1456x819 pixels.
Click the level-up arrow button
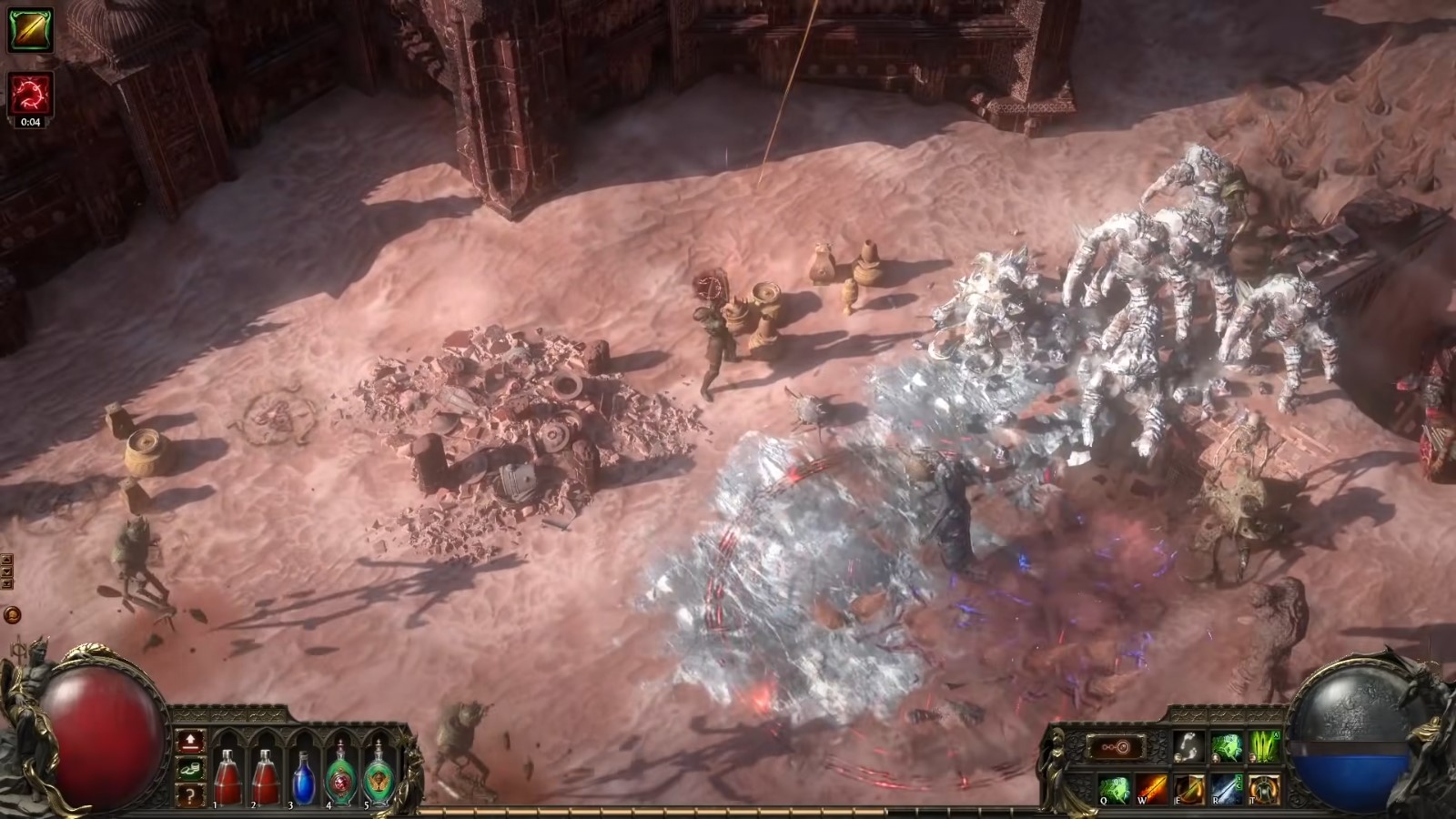pos(190,743)
